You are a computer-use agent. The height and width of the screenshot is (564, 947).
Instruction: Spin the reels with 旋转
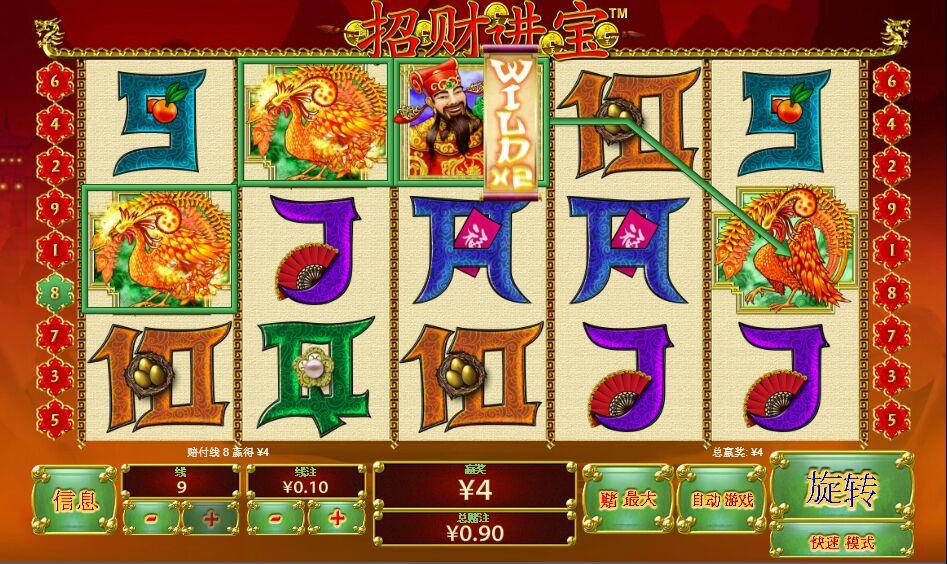(x=841, y=488)
